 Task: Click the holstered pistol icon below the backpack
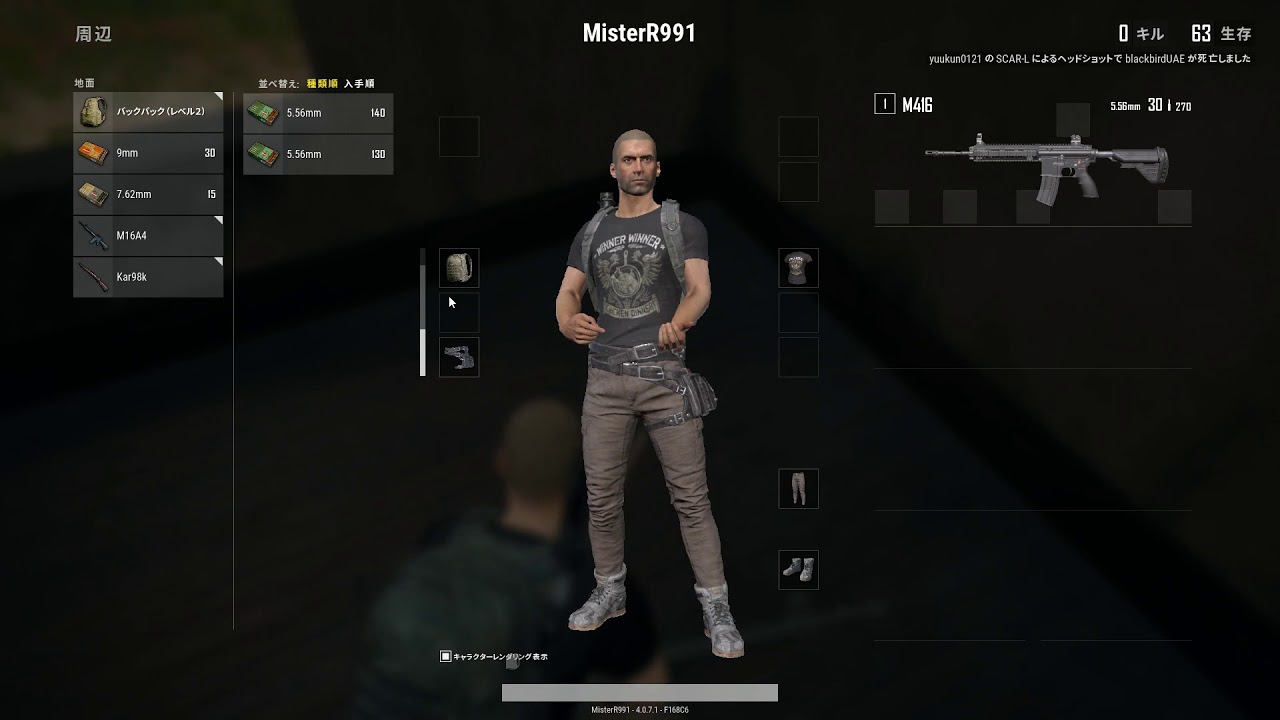click(459, 357)
